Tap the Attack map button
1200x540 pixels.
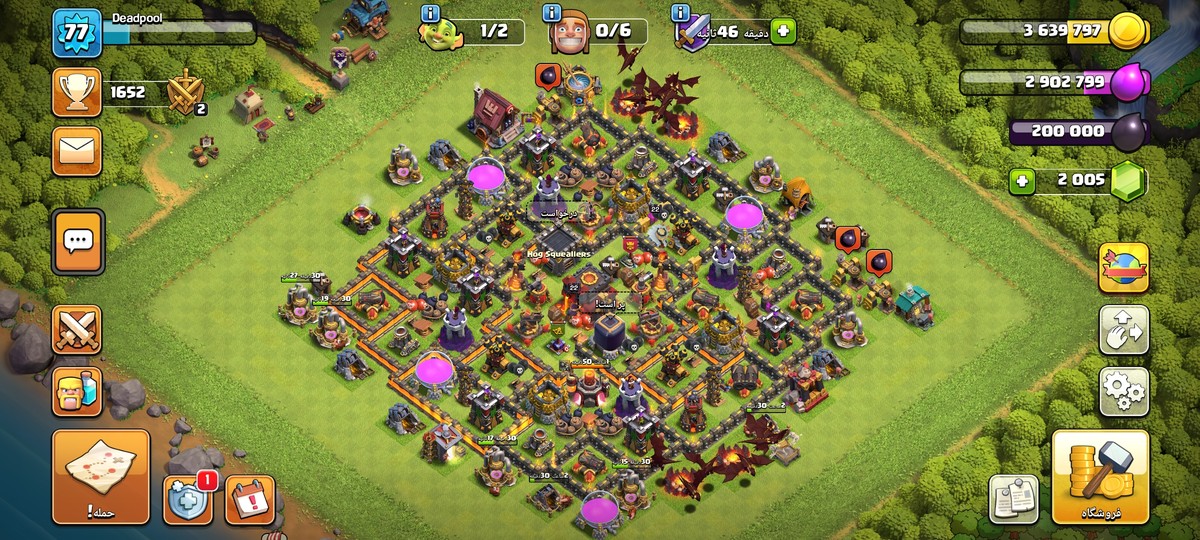101,476
